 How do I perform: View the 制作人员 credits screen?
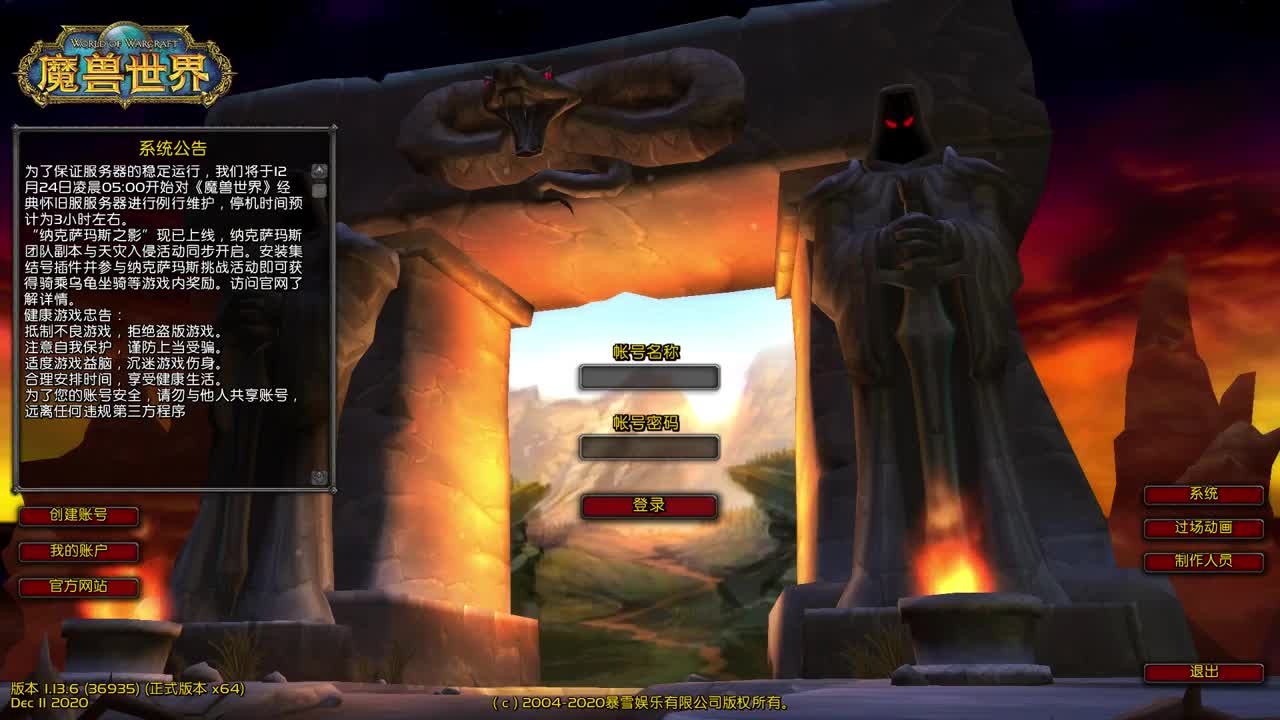[x=1205, y=562]
